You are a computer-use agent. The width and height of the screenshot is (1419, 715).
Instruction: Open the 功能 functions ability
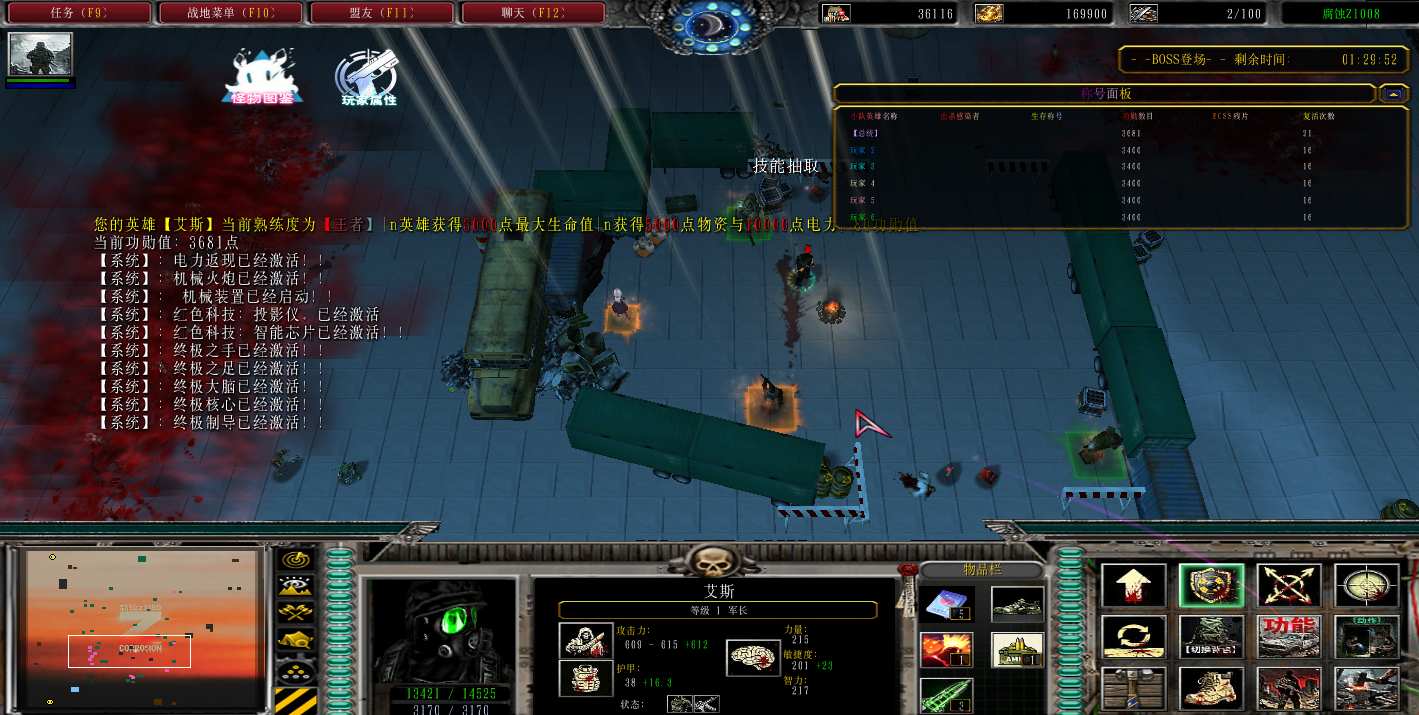click(1289, 636)
